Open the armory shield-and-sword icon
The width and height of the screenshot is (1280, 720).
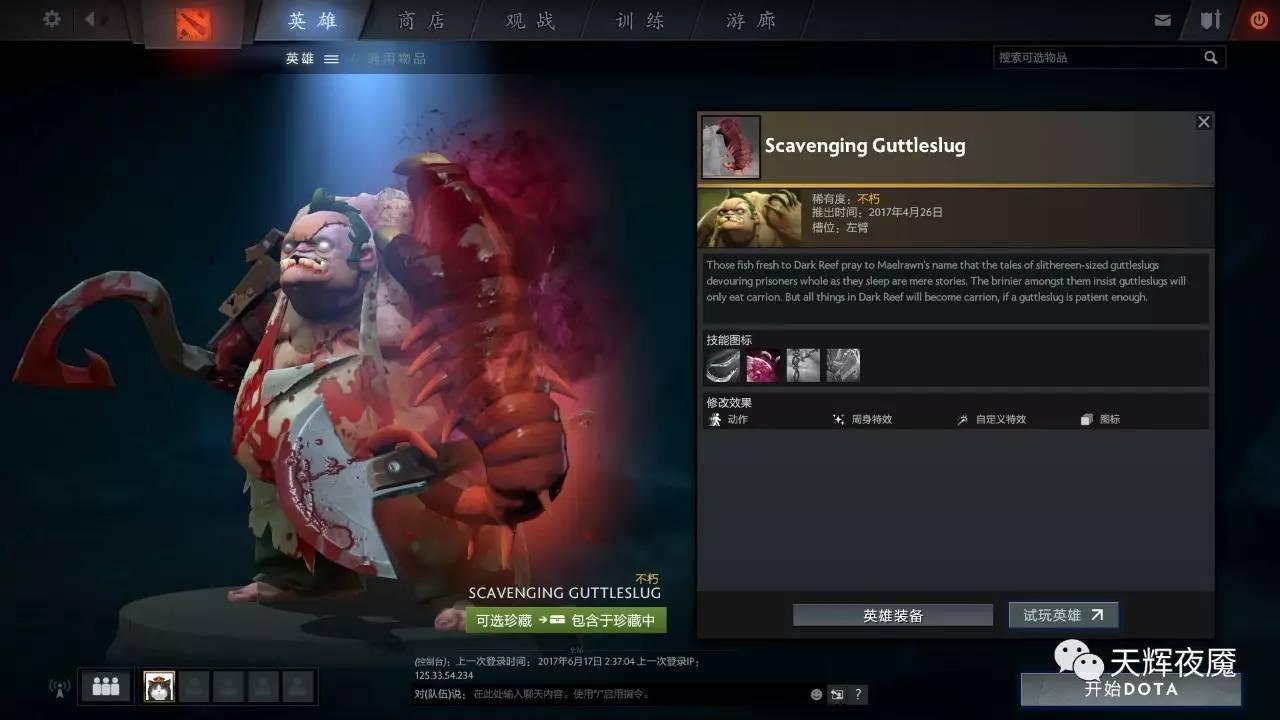pyautogui.click(x=1210, y=19)
